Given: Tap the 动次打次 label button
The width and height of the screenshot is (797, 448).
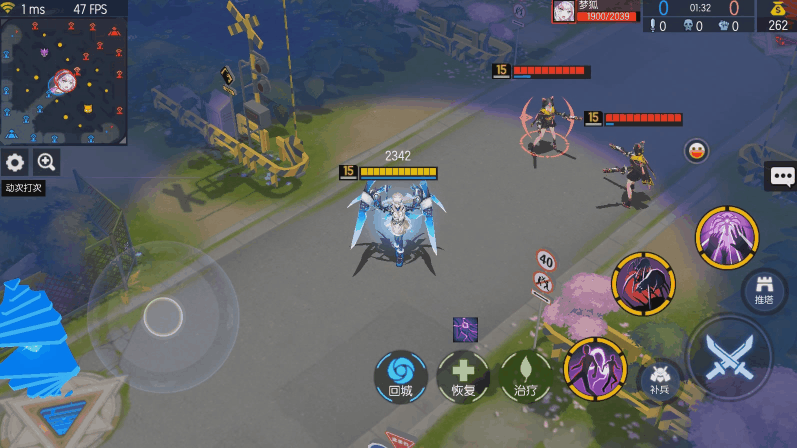Looking at the screenshot, I should (22, 187).
